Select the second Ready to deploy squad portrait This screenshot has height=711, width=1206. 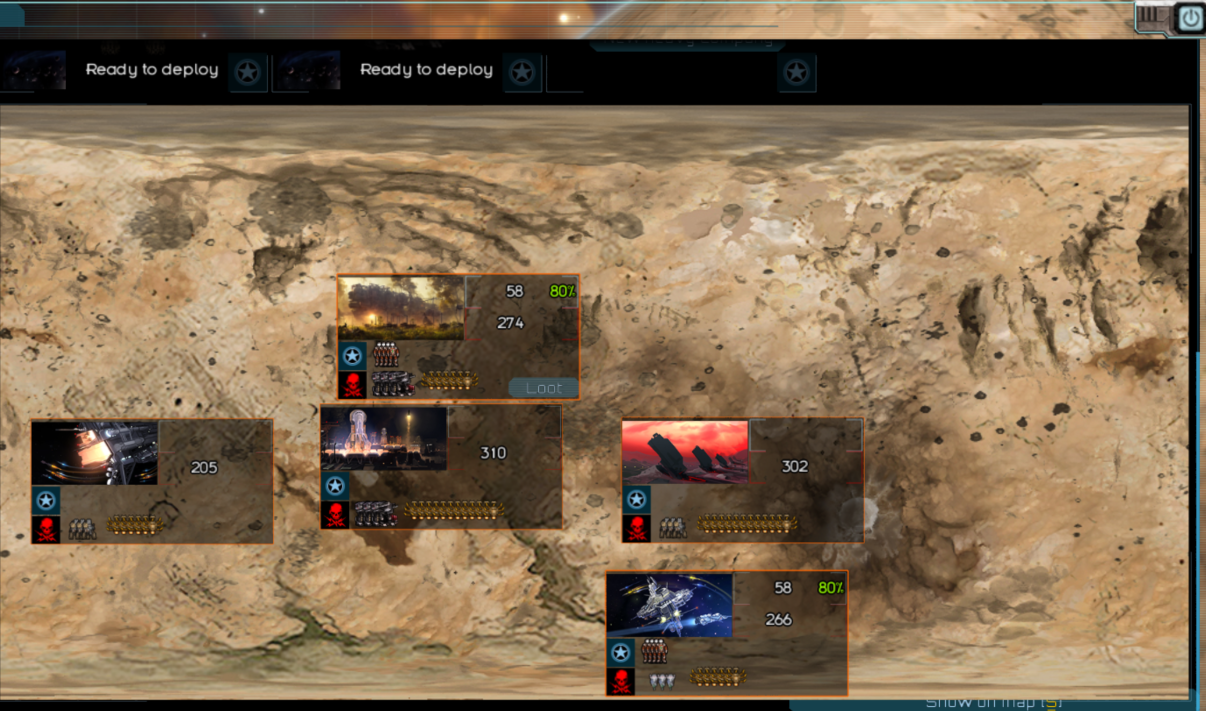pos(308,70)
